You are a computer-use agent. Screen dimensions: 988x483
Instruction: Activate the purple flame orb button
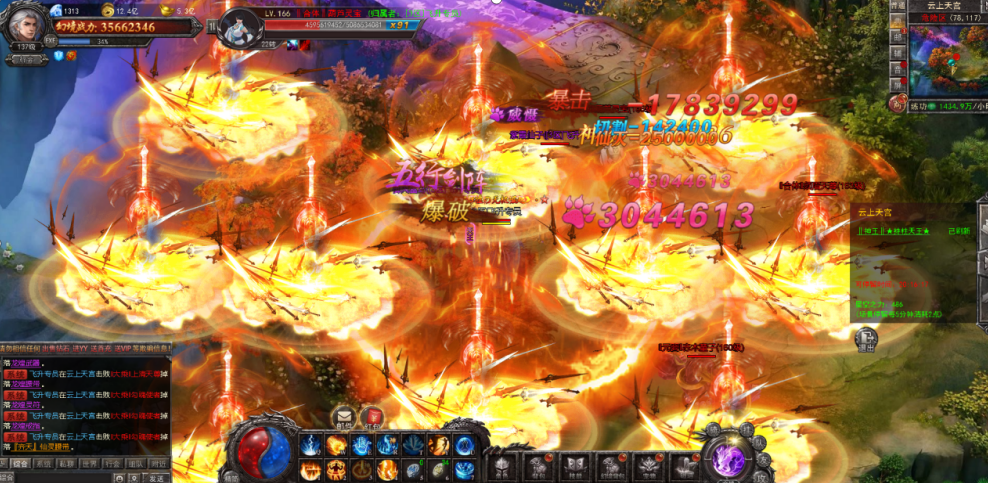click(x=728, y=458)
